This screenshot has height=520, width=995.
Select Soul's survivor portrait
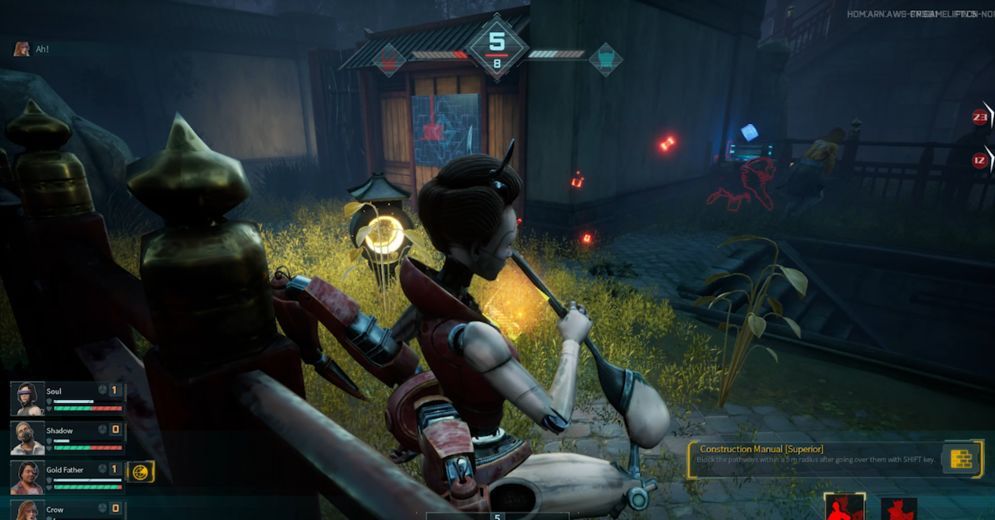point(27,398)
